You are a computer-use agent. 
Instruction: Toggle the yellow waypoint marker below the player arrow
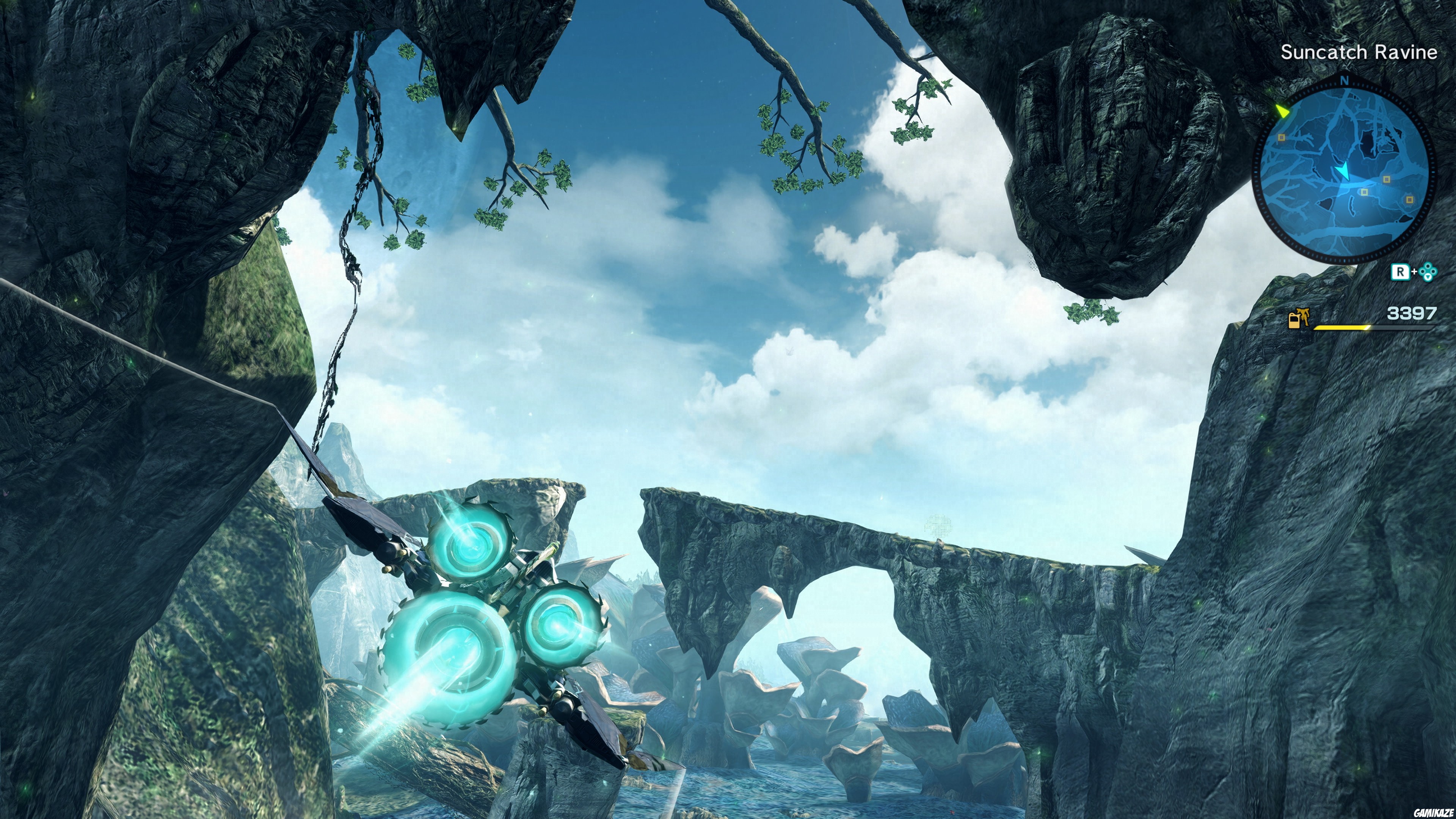(1365, 192)
